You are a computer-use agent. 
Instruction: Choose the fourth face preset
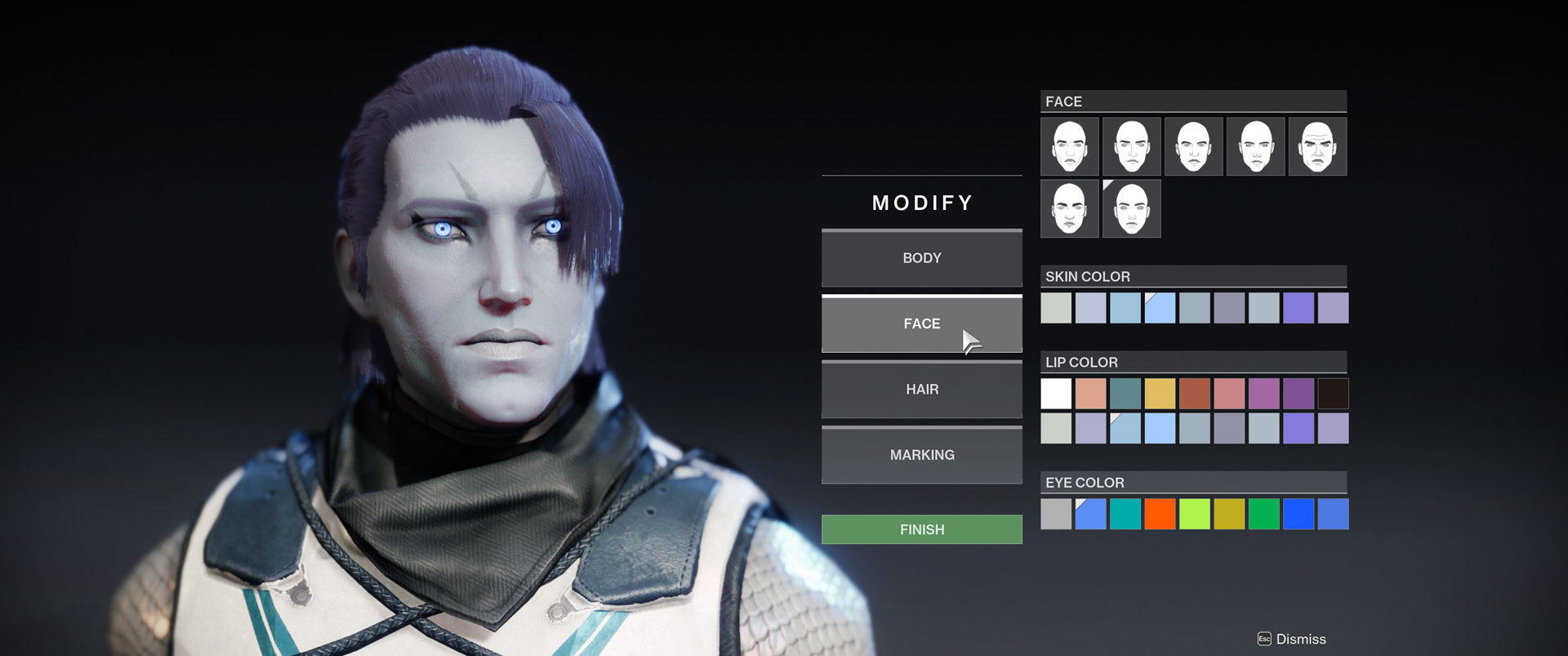point(1255,146)
